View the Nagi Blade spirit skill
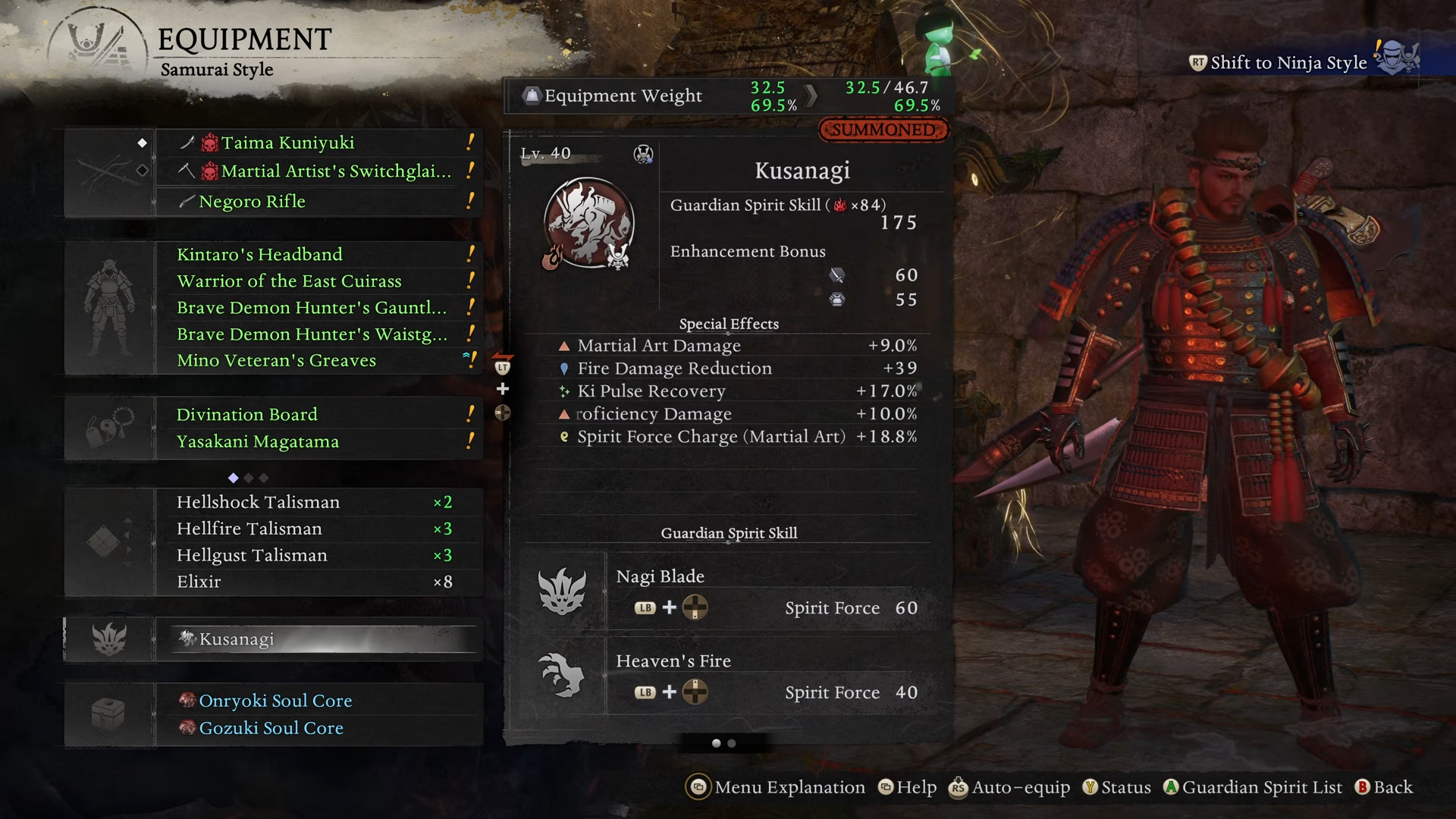Screen dimensions: 1456x819 (x=728, y=592)
